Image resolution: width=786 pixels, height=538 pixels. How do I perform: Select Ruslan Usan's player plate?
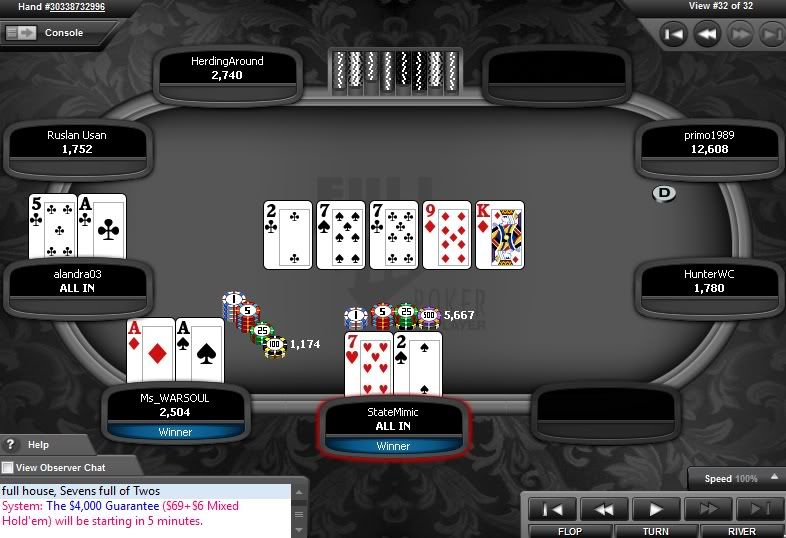[77, 142]
